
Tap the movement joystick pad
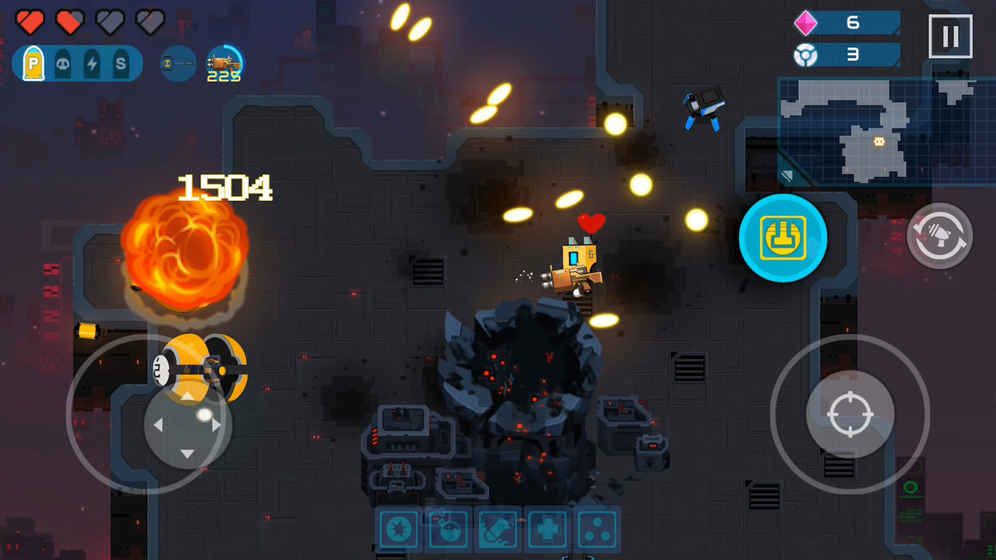coord(187,424)
